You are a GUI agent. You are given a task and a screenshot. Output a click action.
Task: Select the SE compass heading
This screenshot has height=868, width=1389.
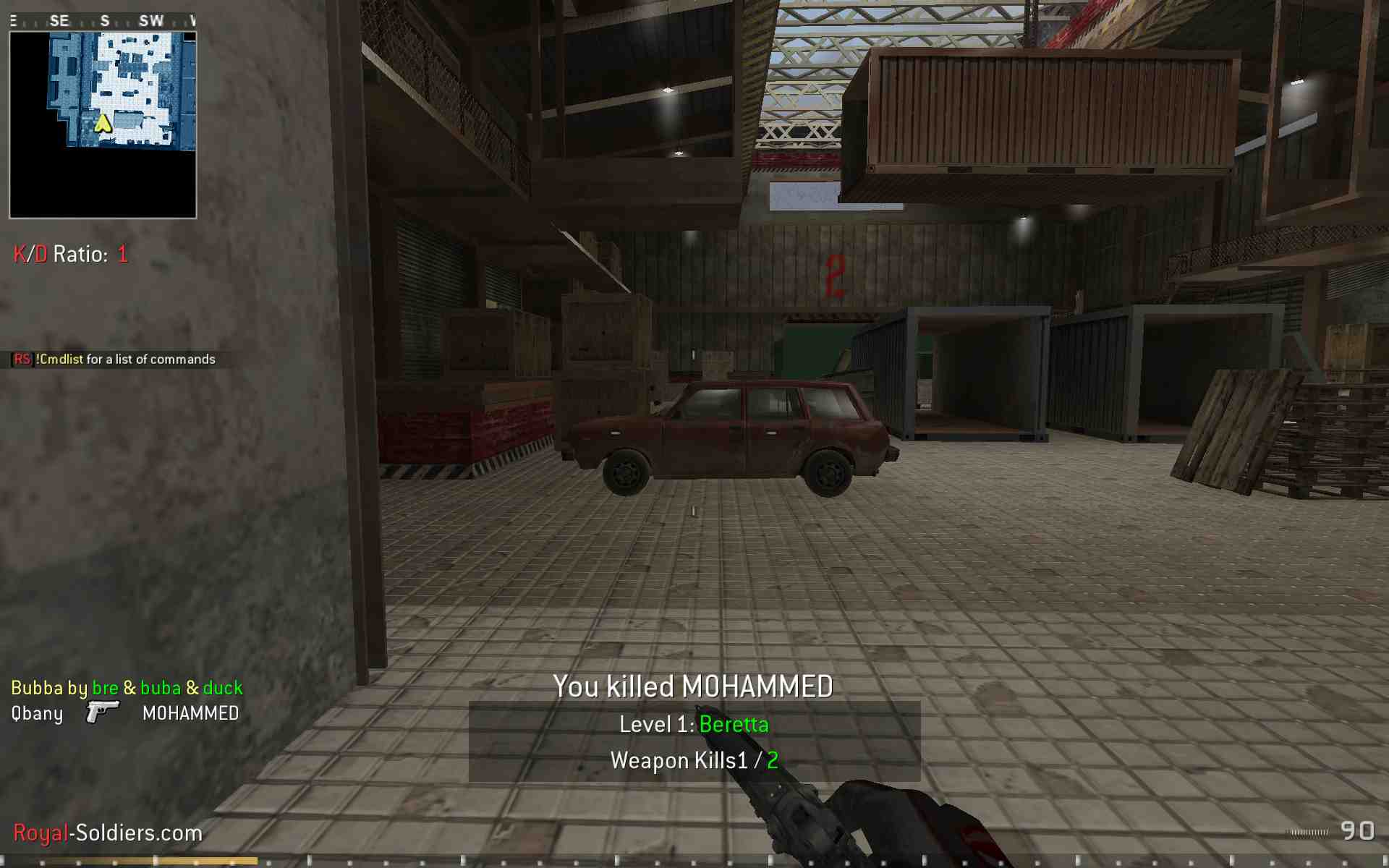point(59,20)
